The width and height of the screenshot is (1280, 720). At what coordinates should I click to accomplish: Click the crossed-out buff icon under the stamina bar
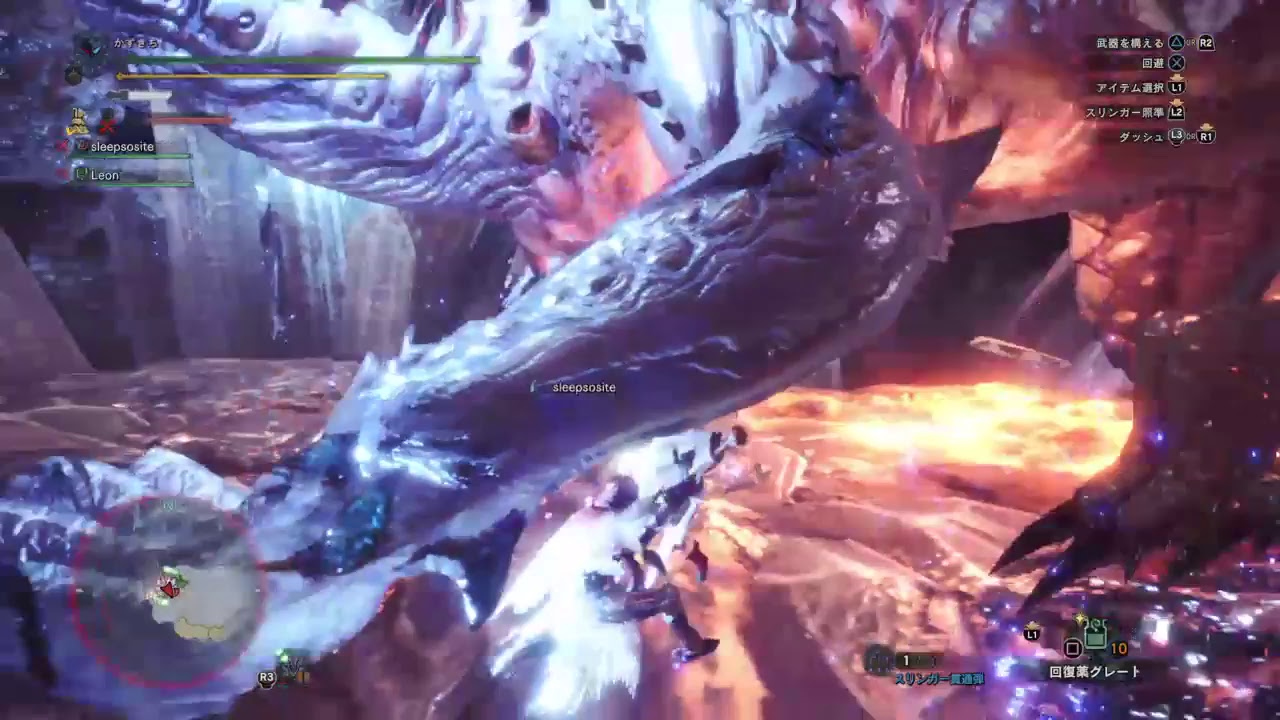(107, 126)
